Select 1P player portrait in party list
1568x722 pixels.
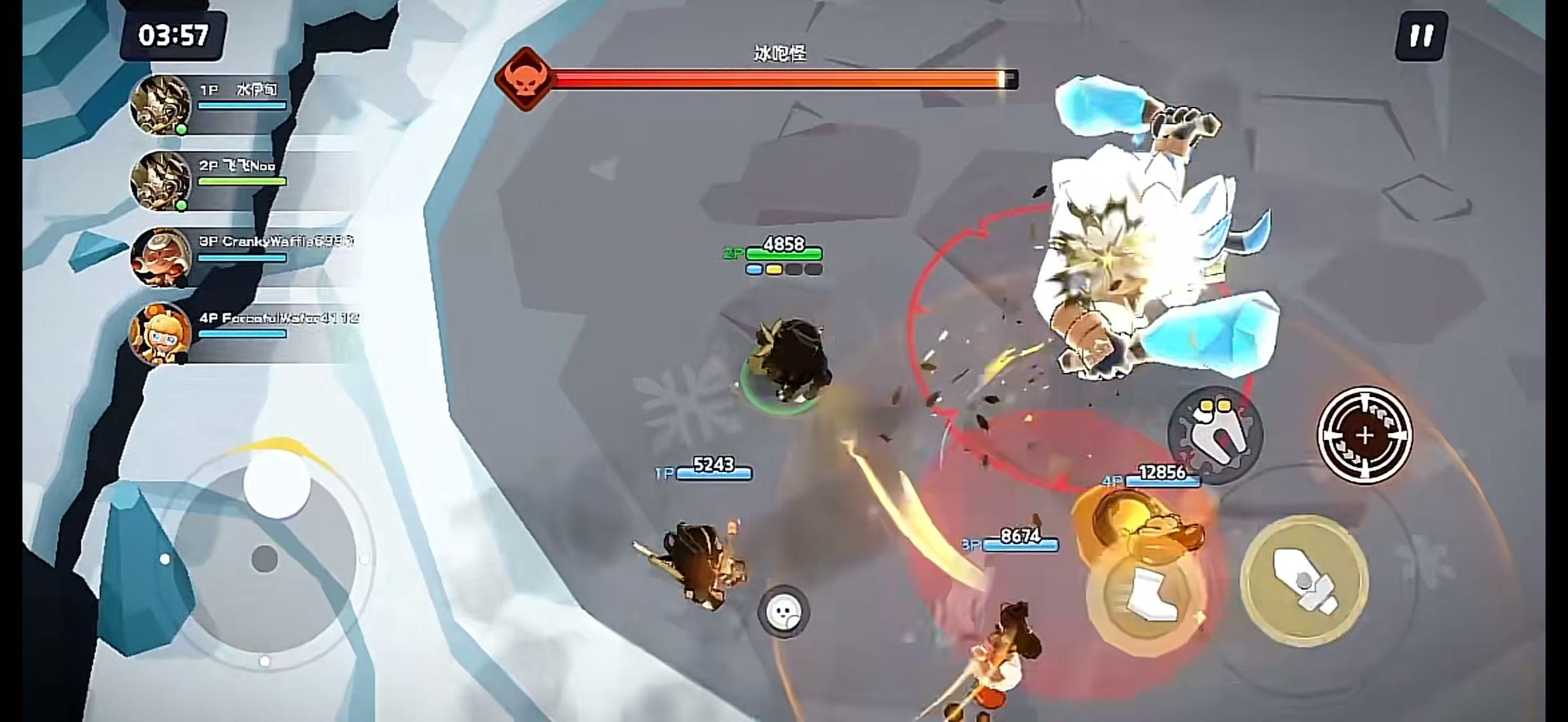161,105
